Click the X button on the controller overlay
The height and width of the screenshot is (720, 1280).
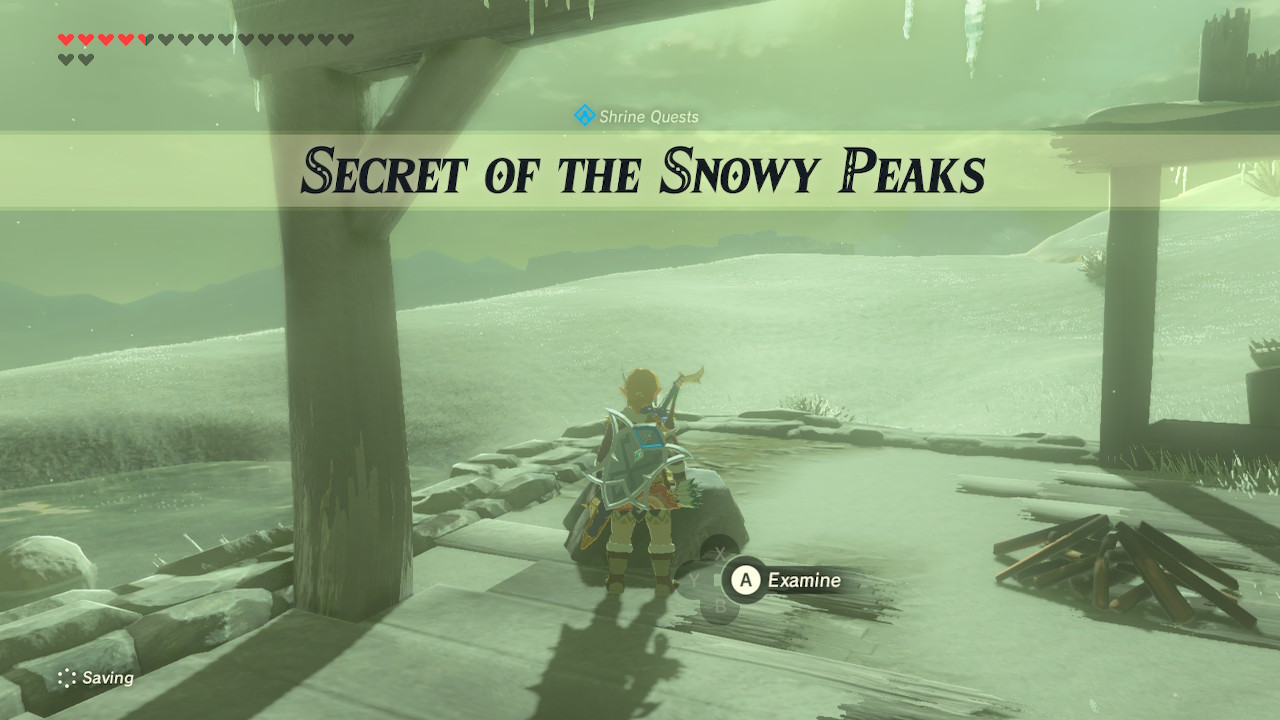click(x=719, y=555)
